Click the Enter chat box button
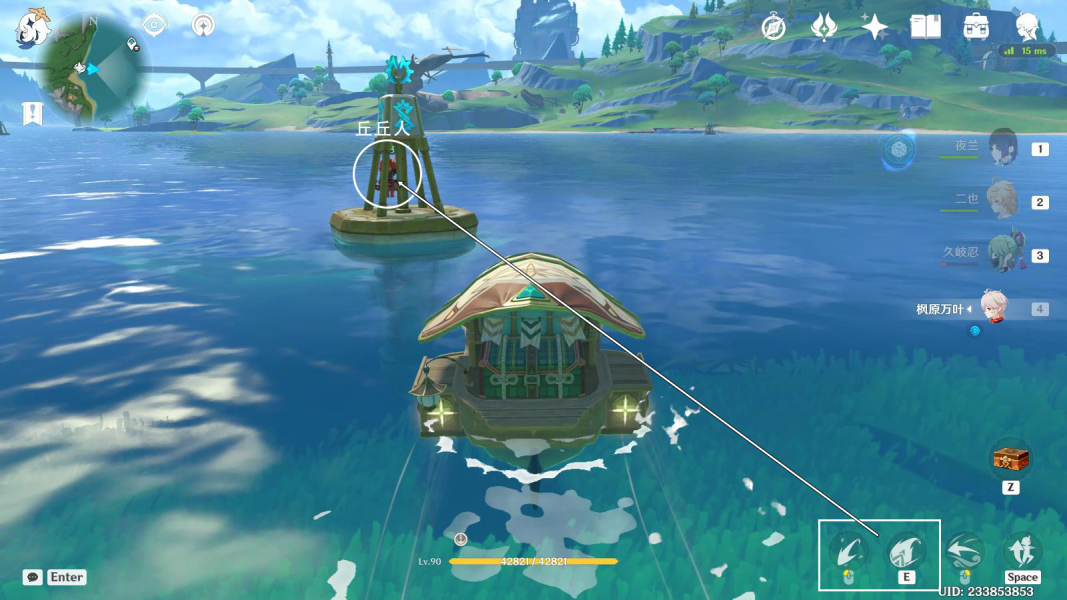This screenshot has height=600, width=1067. tap(55, 577)
